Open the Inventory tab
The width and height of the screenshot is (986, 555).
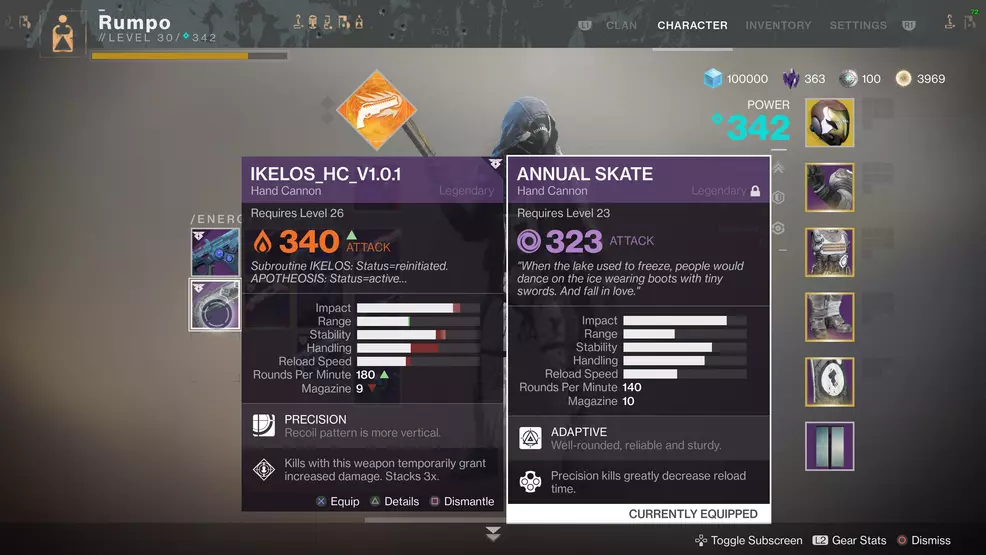778,25
